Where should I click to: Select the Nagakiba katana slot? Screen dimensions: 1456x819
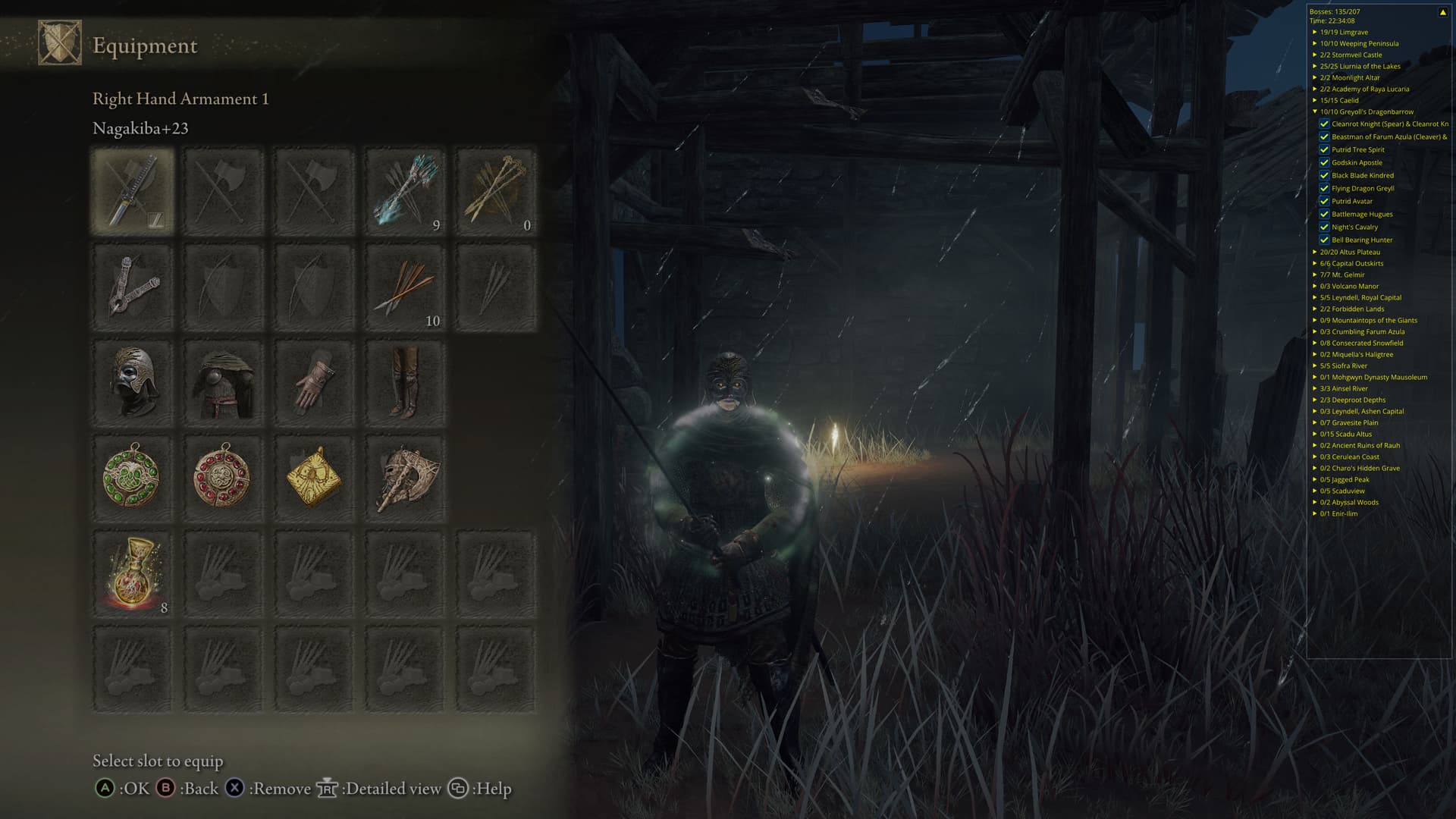(x=133, y=190)
